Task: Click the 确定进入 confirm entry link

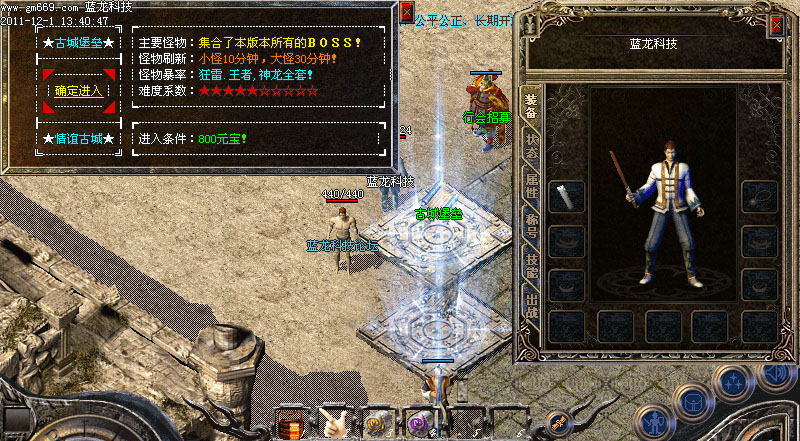Action: [79, 91]
